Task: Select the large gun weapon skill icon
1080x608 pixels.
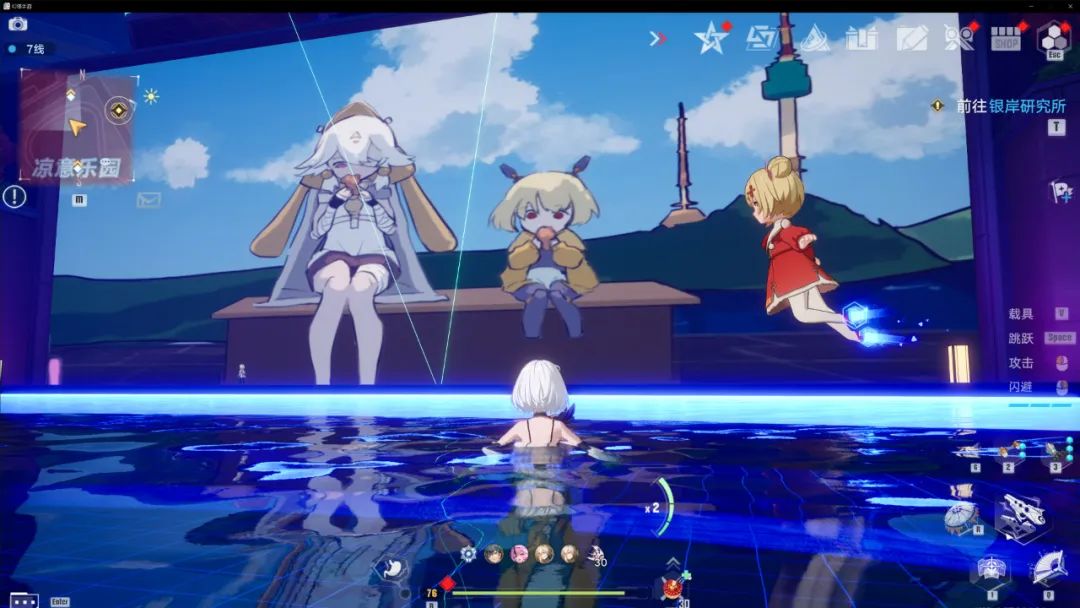Action: (1020, 515)
